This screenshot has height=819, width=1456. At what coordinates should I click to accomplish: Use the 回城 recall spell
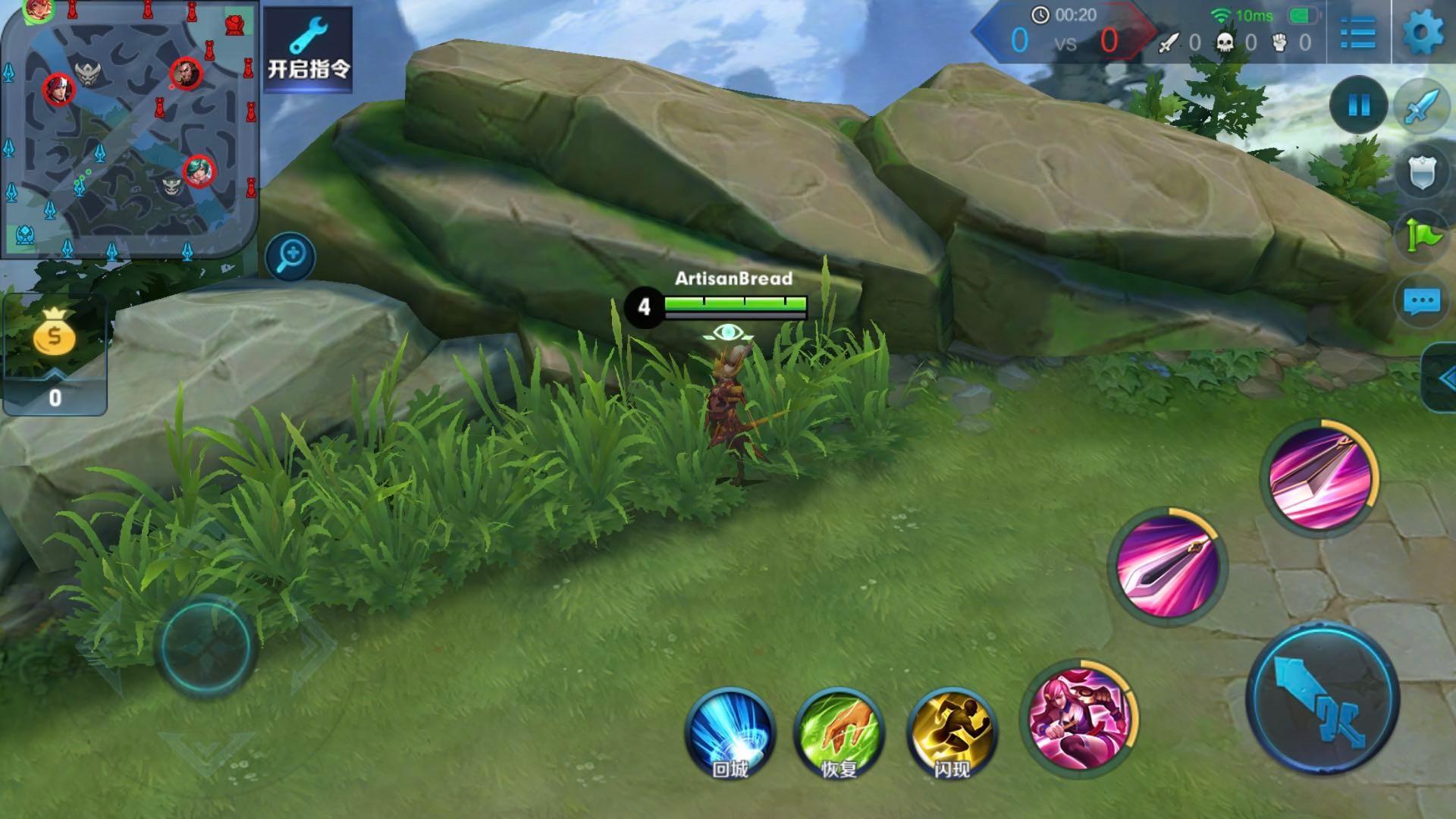pyautogui.click(x=730, y=732)
